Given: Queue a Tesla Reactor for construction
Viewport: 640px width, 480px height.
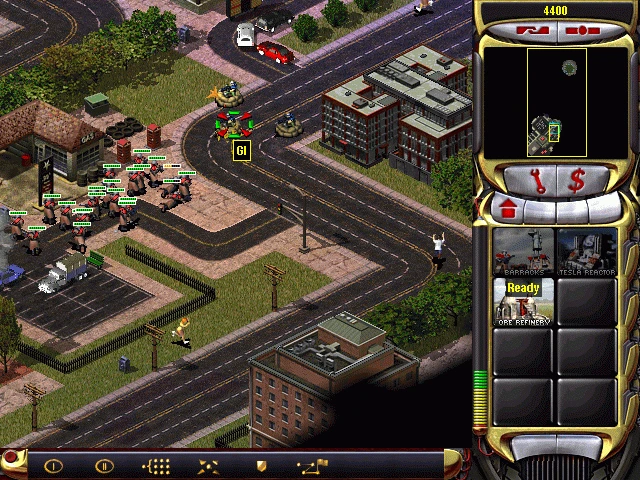Looking at the screenshot, I should tap(586, 252).
